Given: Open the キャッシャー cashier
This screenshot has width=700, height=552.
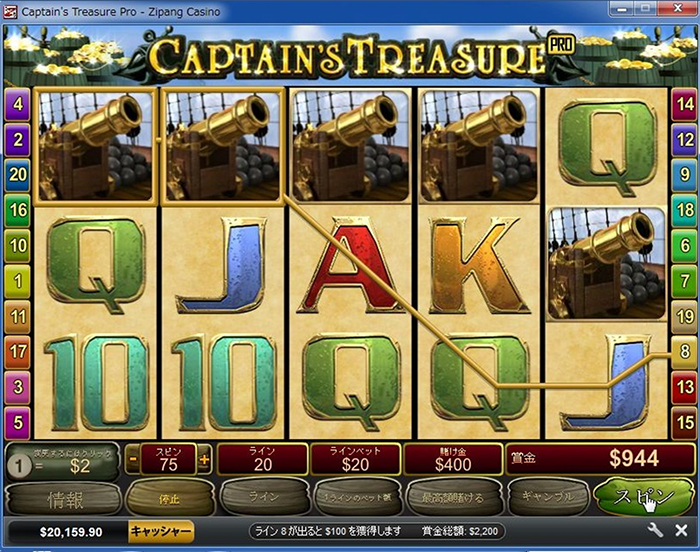Looking at the screenshot, I should [161, 531].
